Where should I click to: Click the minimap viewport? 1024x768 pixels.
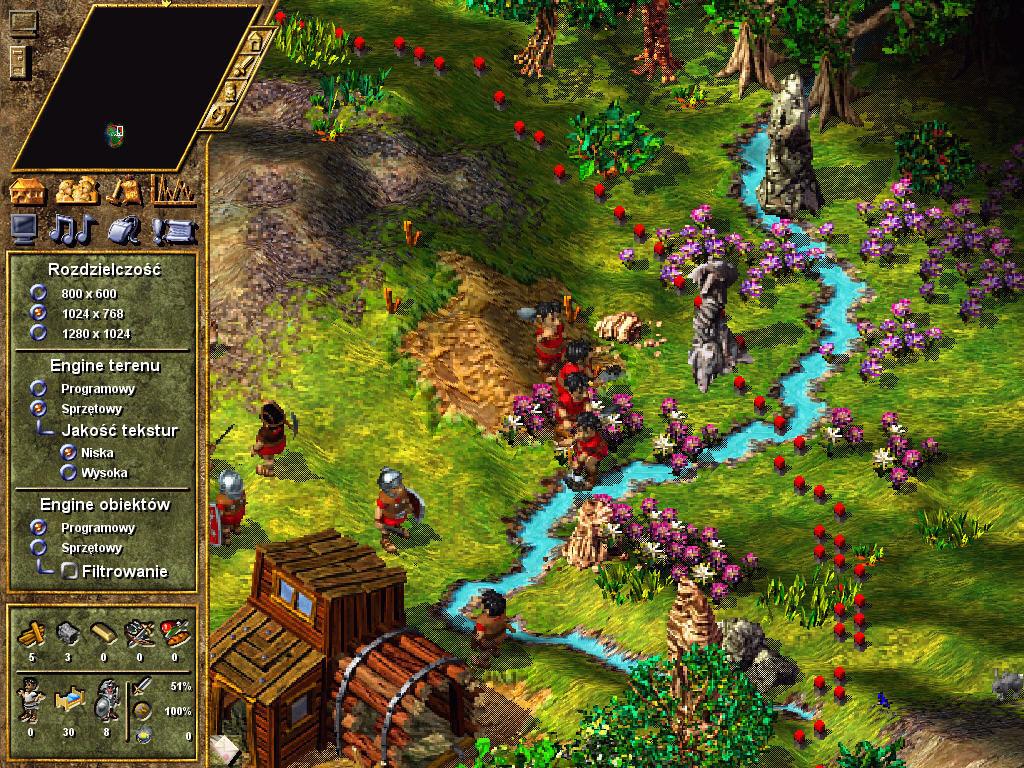[117, 131]
